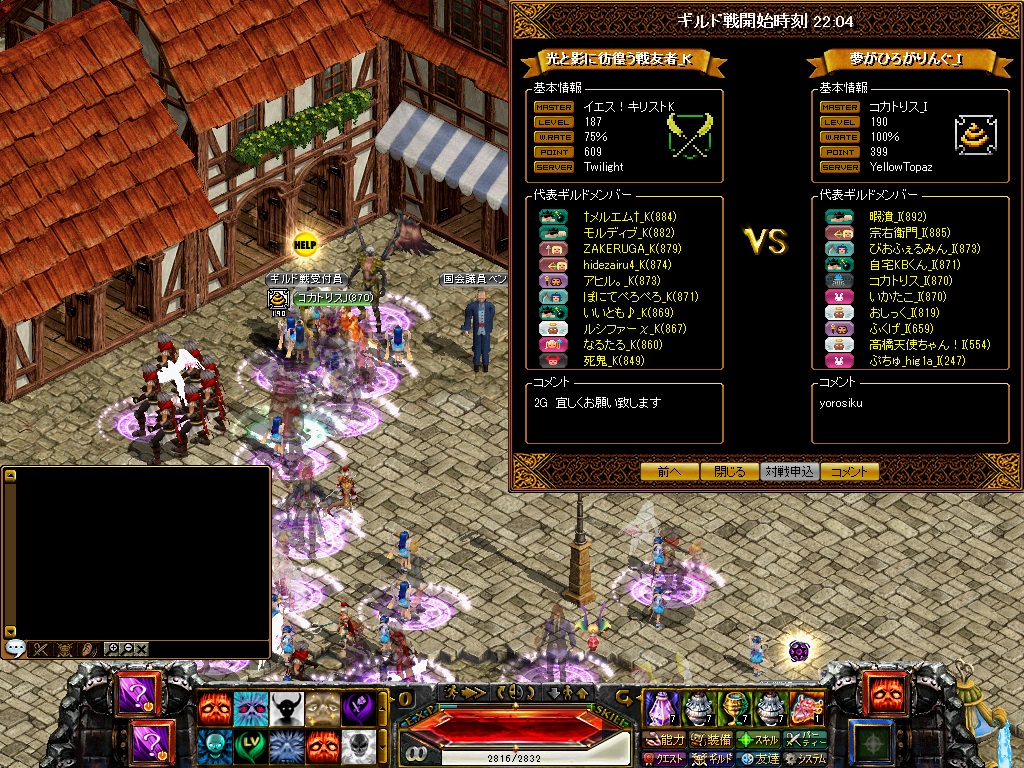Open the クエスト (quest) menu
Viewport: 1024px width, 768px height.
pyautogui.click(x=664, y=759)
